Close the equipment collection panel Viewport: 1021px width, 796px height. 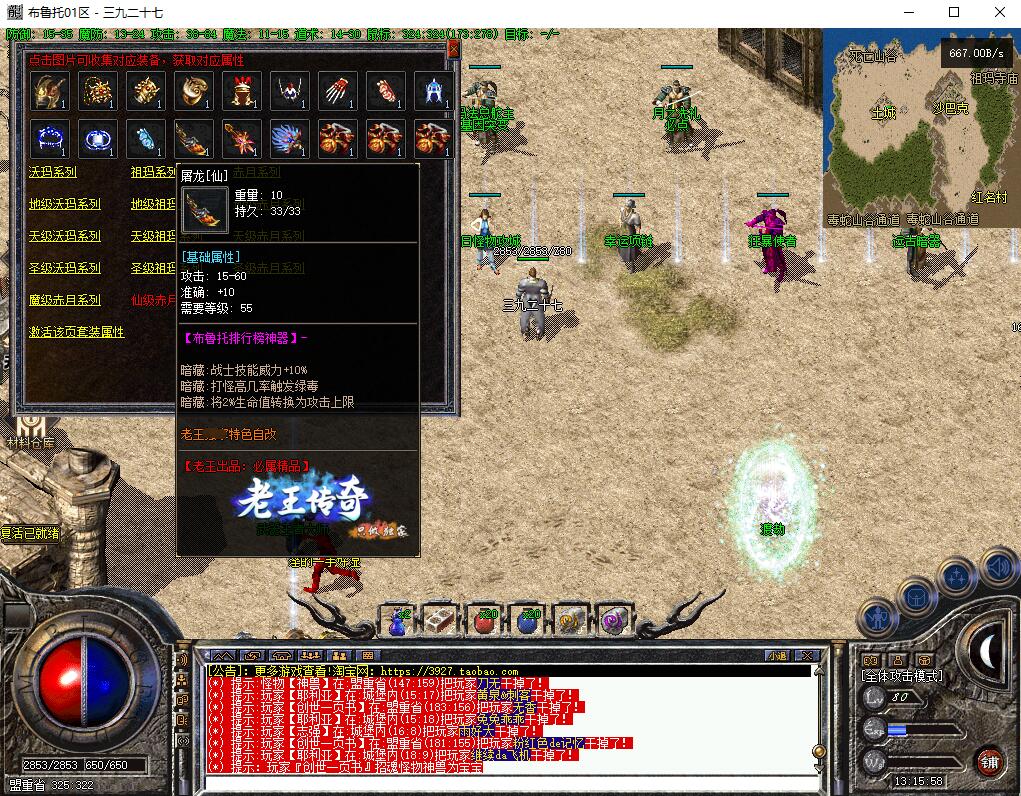coord(453,49)
